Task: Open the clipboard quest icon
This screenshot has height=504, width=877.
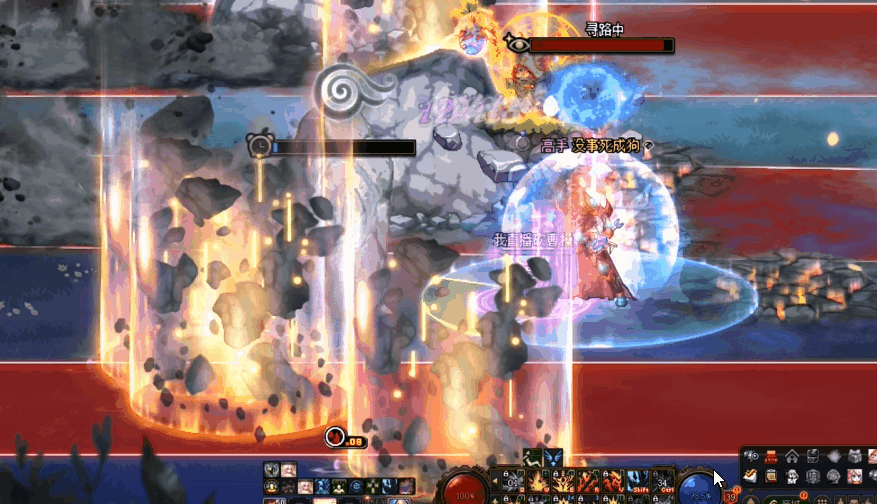Action: (771, 477)
